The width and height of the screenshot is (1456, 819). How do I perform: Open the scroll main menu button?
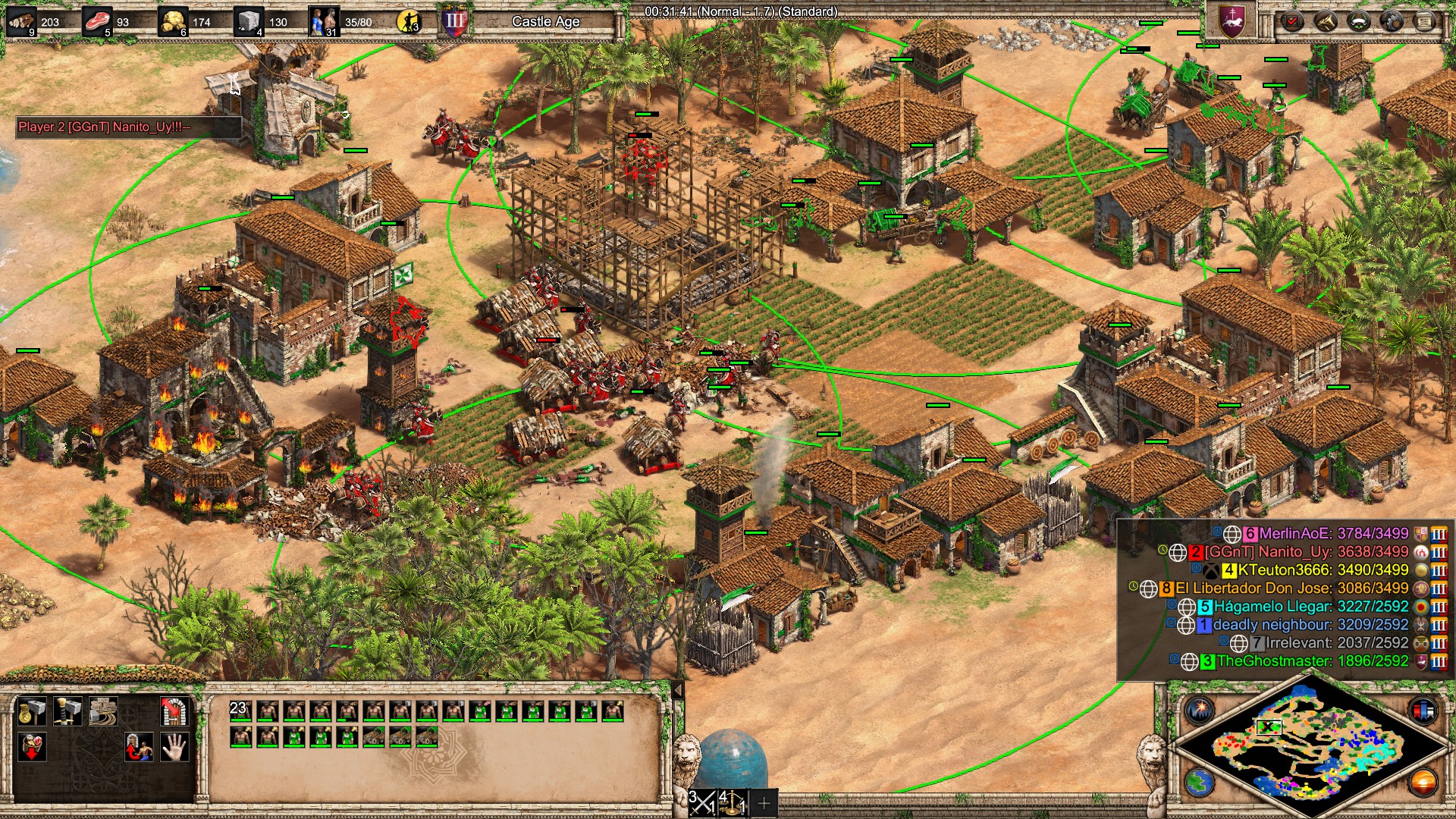(x=1425, y=20)
